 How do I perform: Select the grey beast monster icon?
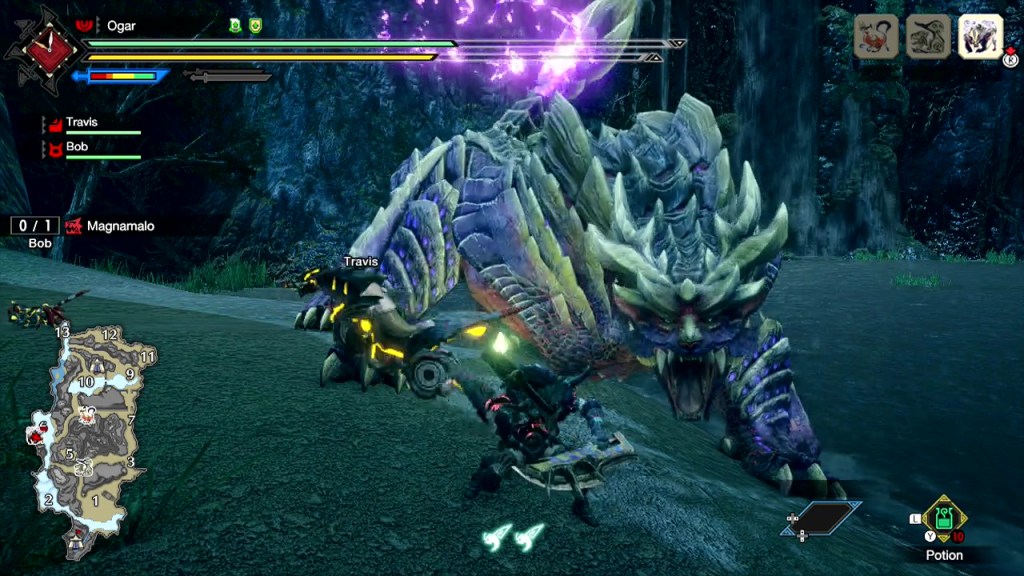(928, 36)
